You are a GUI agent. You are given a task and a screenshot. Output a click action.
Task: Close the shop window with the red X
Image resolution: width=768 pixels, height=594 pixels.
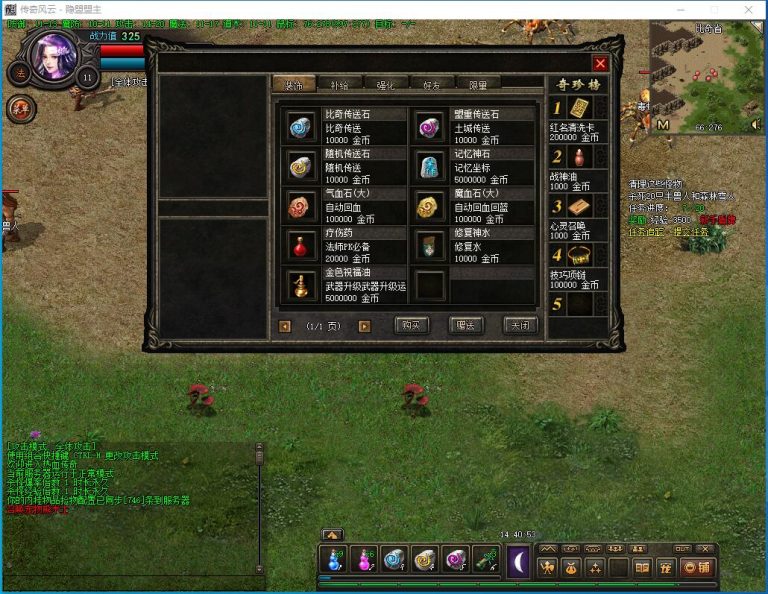point(600,64)
